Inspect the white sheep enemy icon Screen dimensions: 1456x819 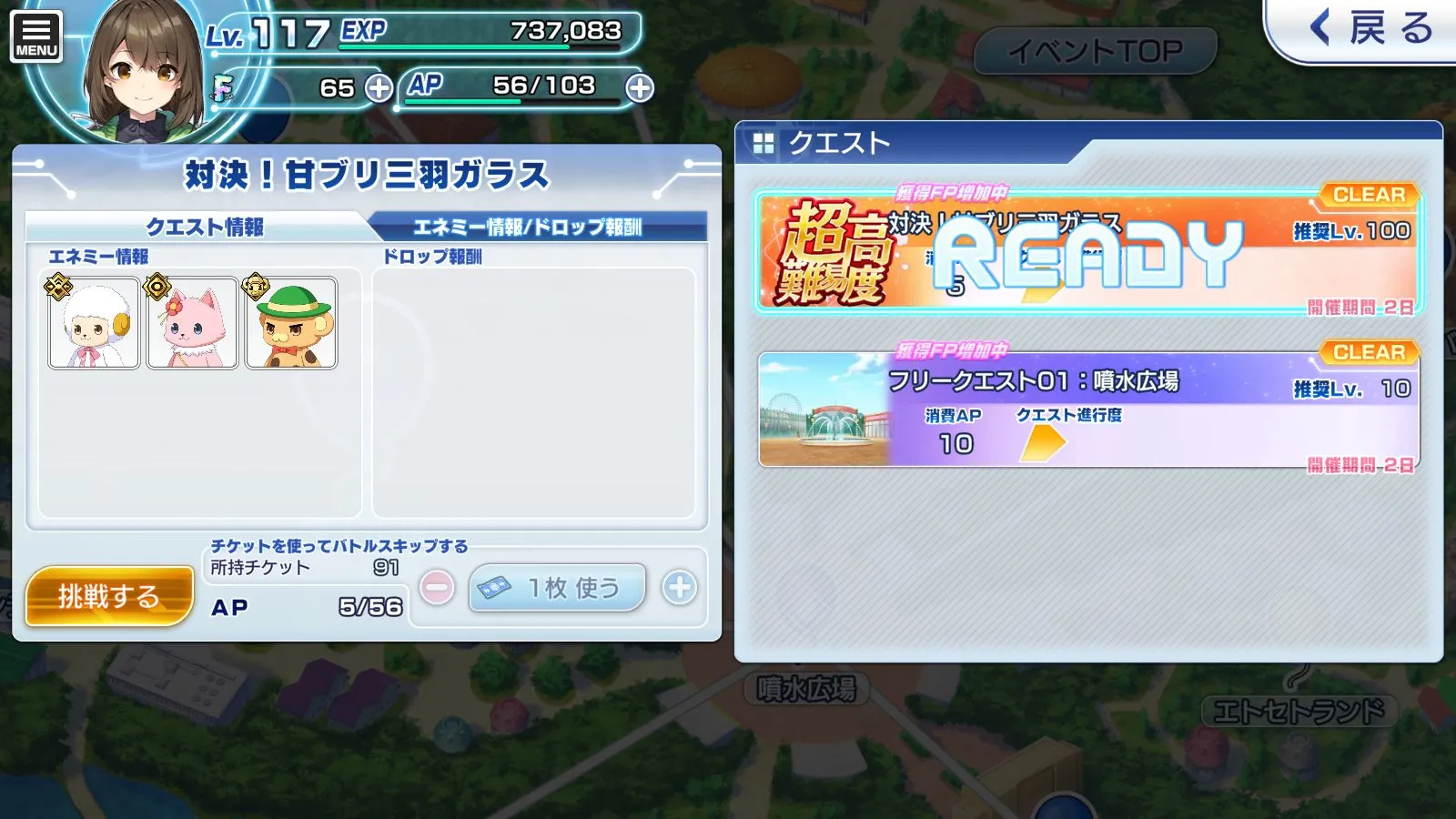[94, 323]
